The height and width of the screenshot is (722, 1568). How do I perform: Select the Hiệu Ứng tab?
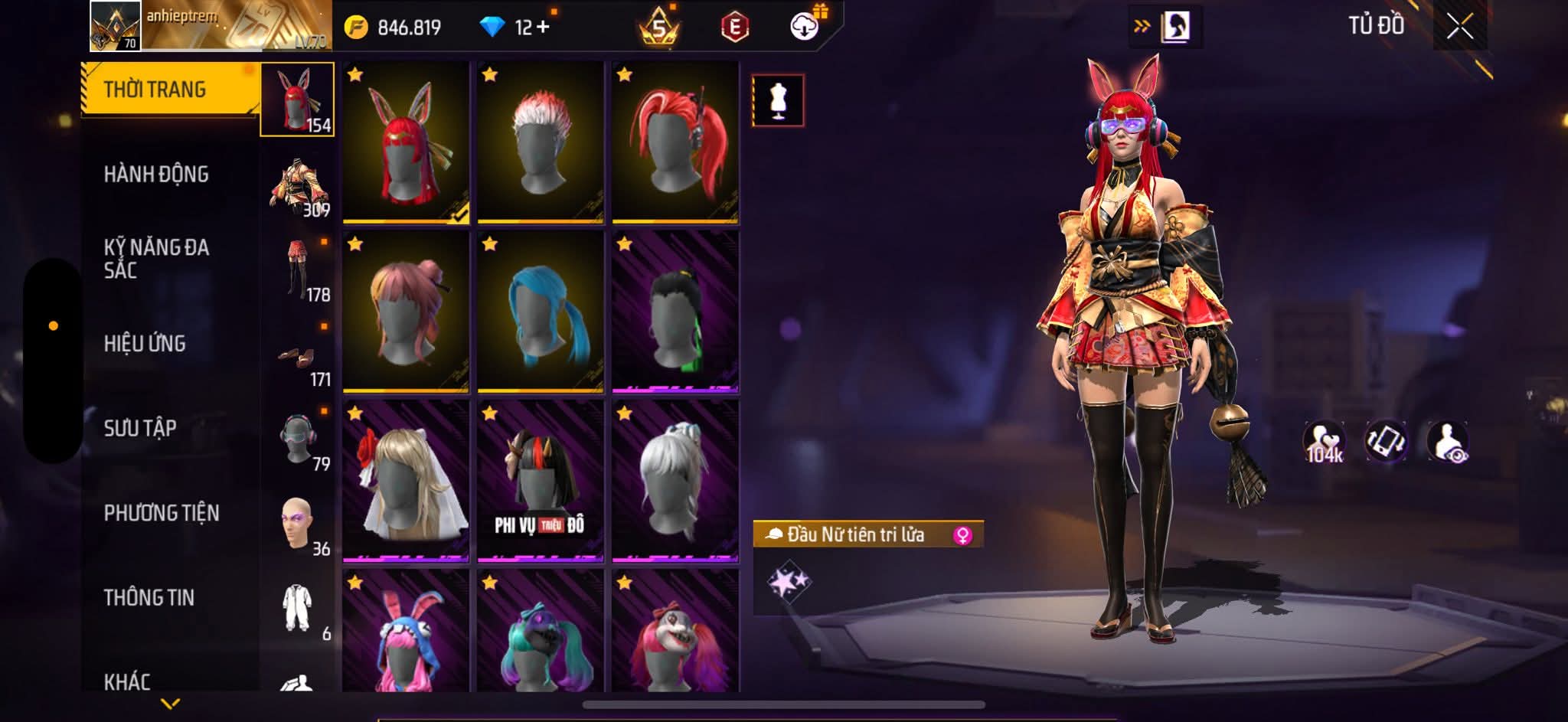point(145,344)
